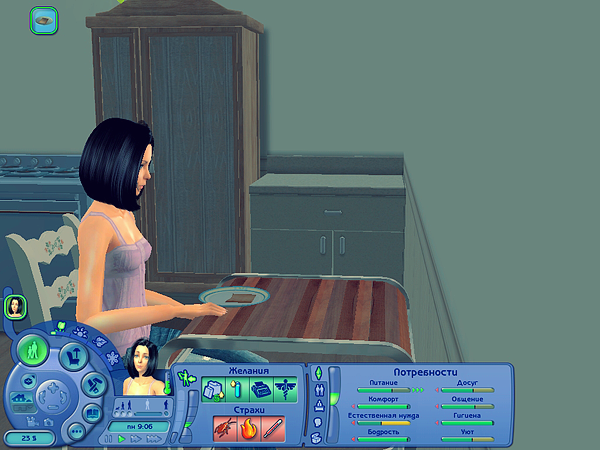
Task: Set game speed to triple fast-forward
Action: coord(154,438)
